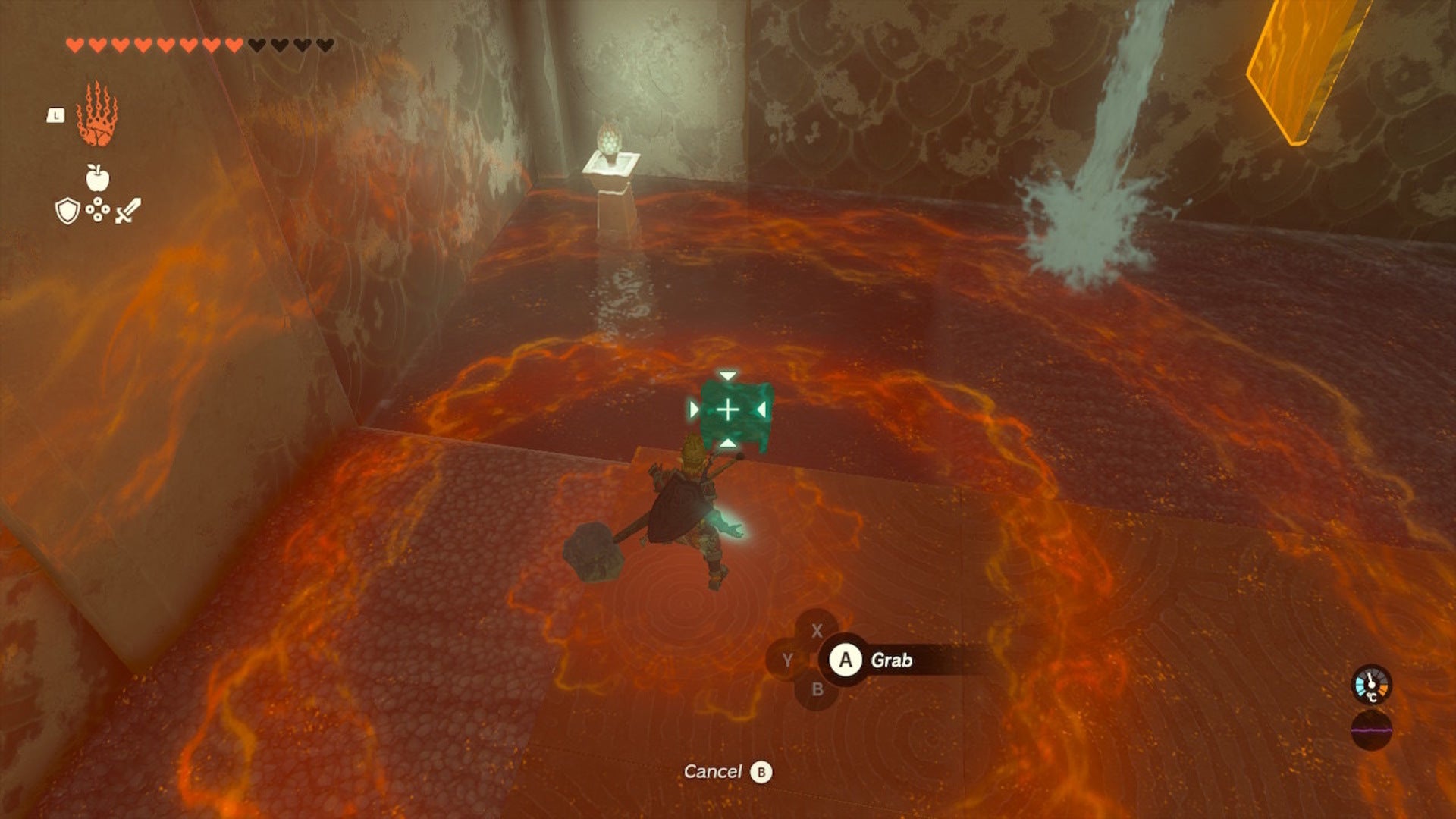Choose the sword weapon icon
This screenshot has height=819, width=1456.
click(x=128, y=211)
